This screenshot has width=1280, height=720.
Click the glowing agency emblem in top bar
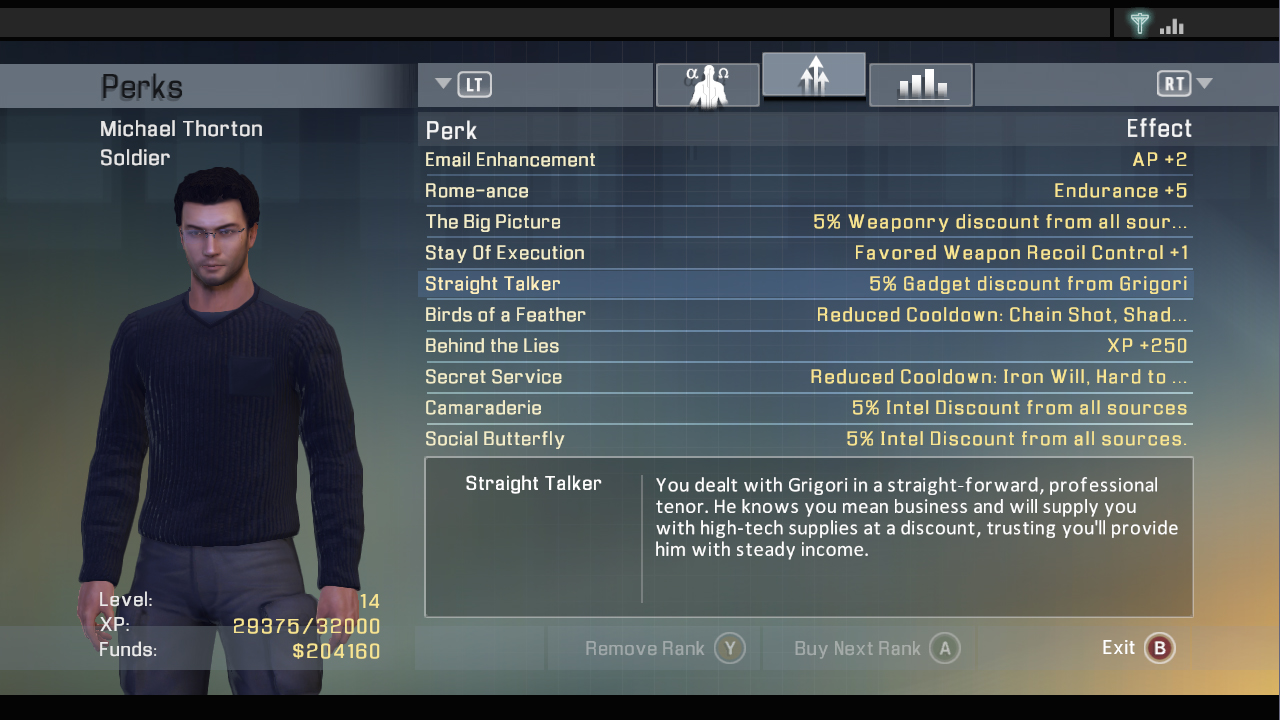coord(1140,22)
